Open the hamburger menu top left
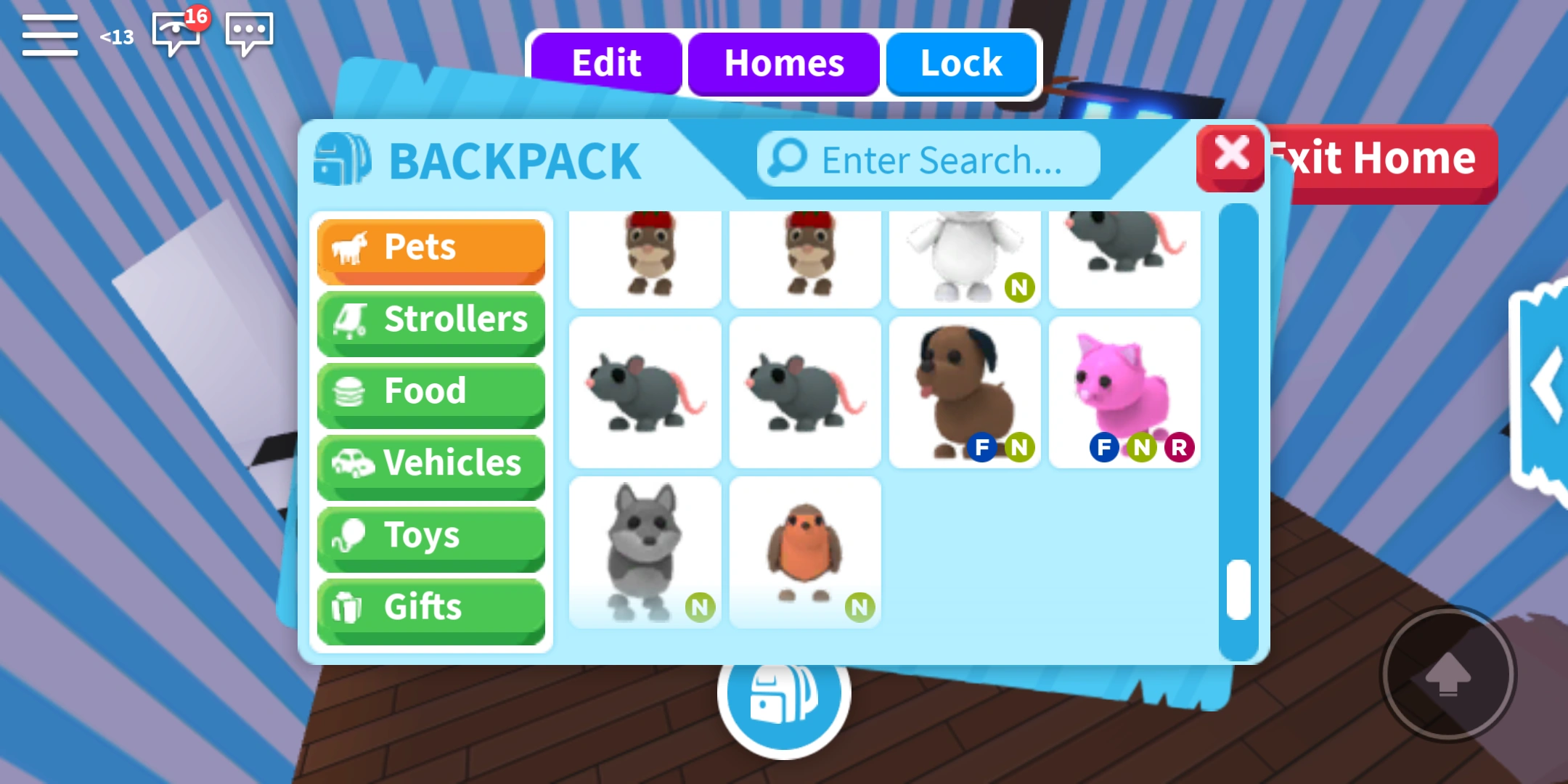 point(49,35)
